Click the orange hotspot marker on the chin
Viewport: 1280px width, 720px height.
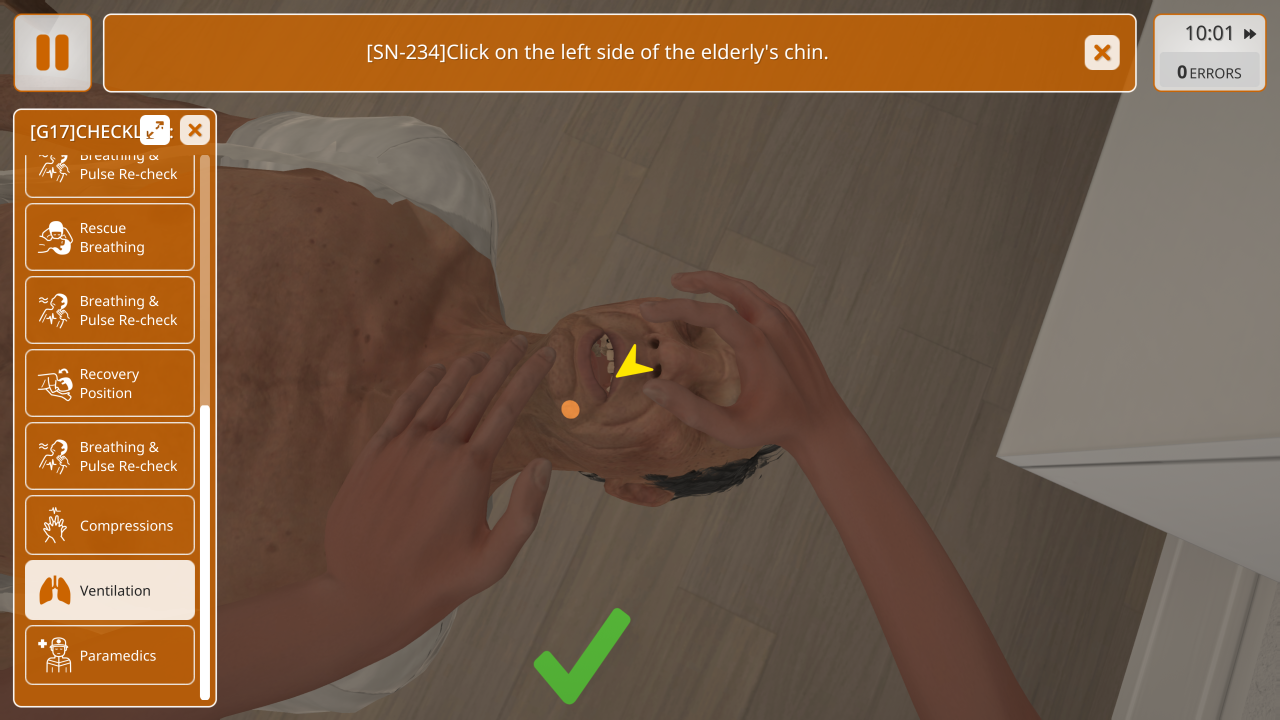coord(570,409)
